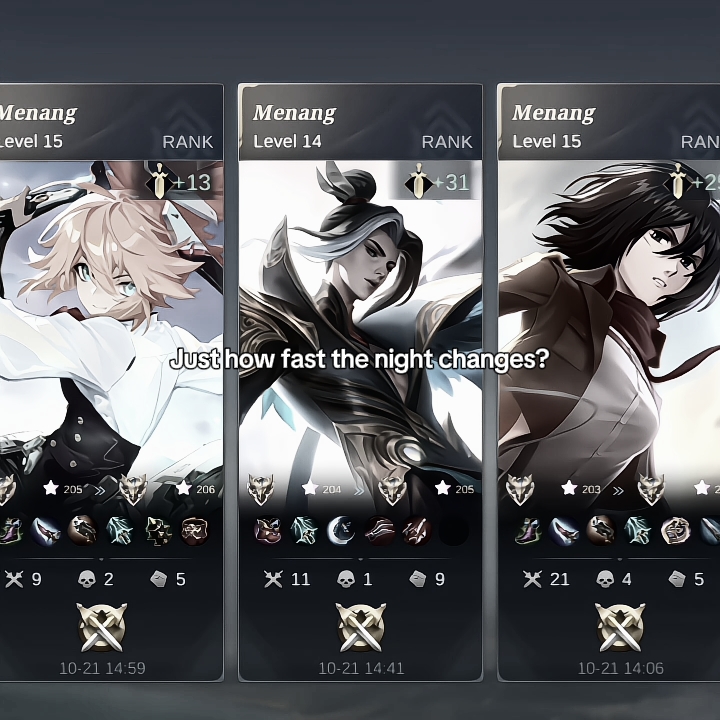Screen dimensions: 720x720
Task: Open the match card dated 10-21 14:59
Action: (110, 380)
